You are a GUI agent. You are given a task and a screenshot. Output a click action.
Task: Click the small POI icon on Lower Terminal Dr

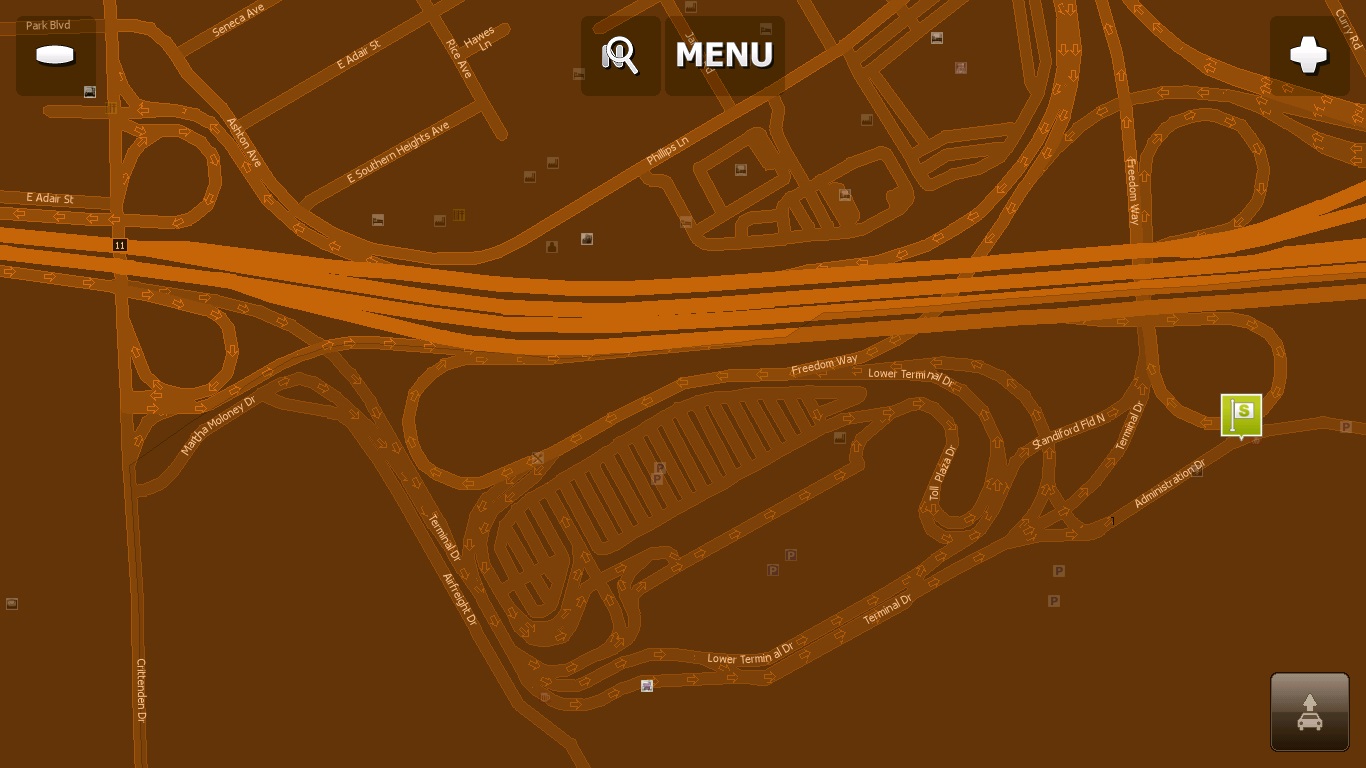pos(646,686)
